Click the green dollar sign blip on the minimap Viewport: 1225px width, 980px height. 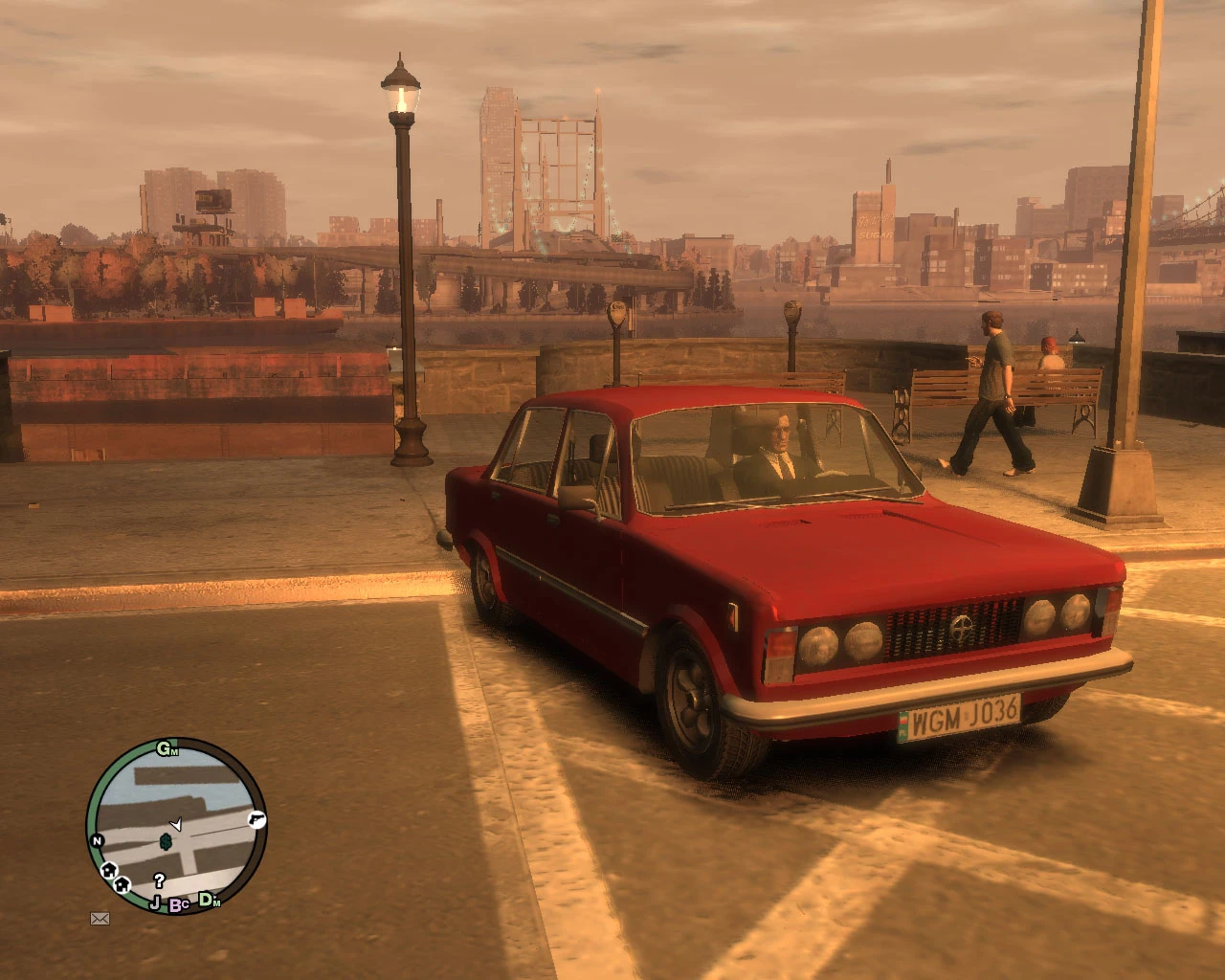[166, 842]
